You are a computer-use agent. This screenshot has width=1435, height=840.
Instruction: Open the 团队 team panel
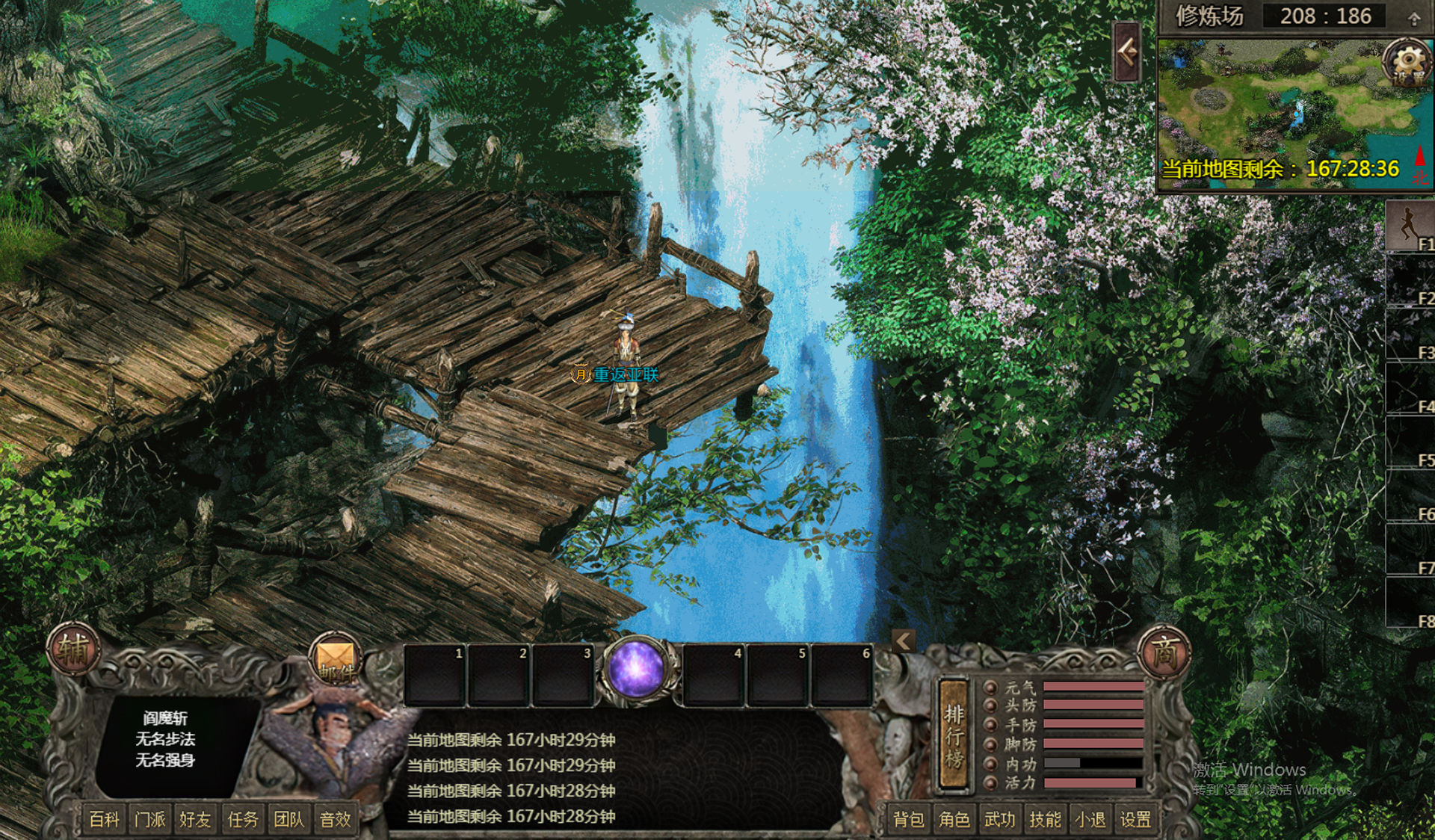288,820
